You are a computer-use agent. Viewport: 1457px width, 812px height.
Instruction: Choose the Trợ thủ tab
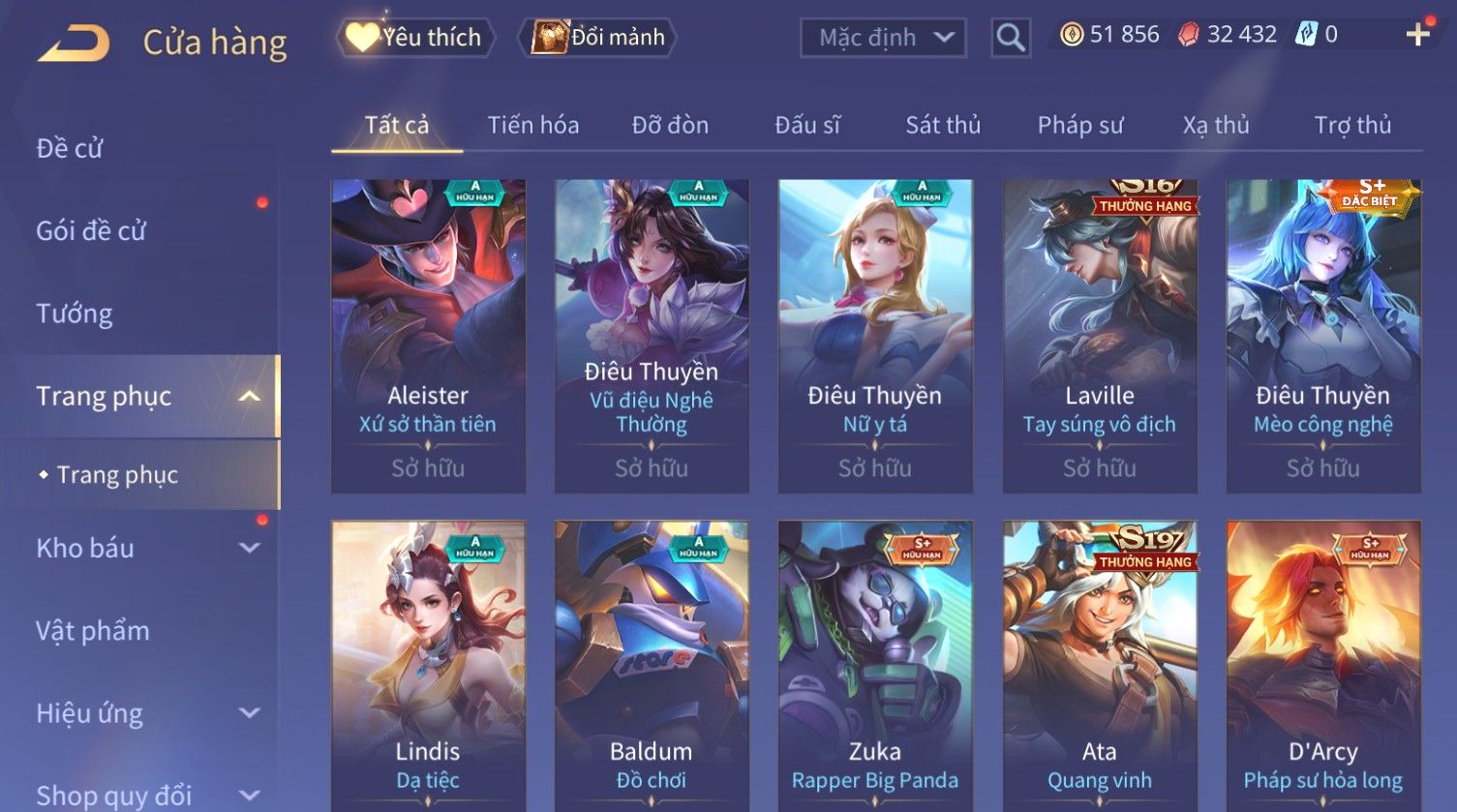click(x=1351, y=125)
